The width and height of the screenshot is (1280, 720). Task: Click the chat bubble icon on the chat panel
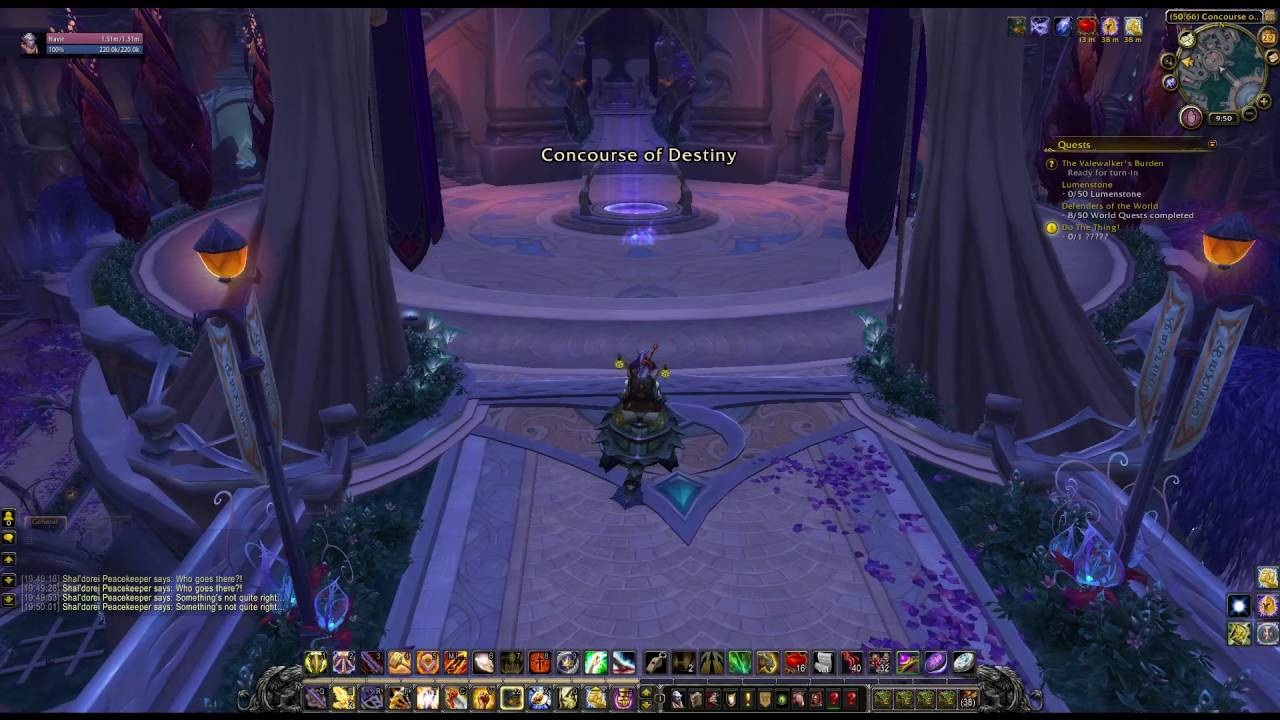pos(9,538)
